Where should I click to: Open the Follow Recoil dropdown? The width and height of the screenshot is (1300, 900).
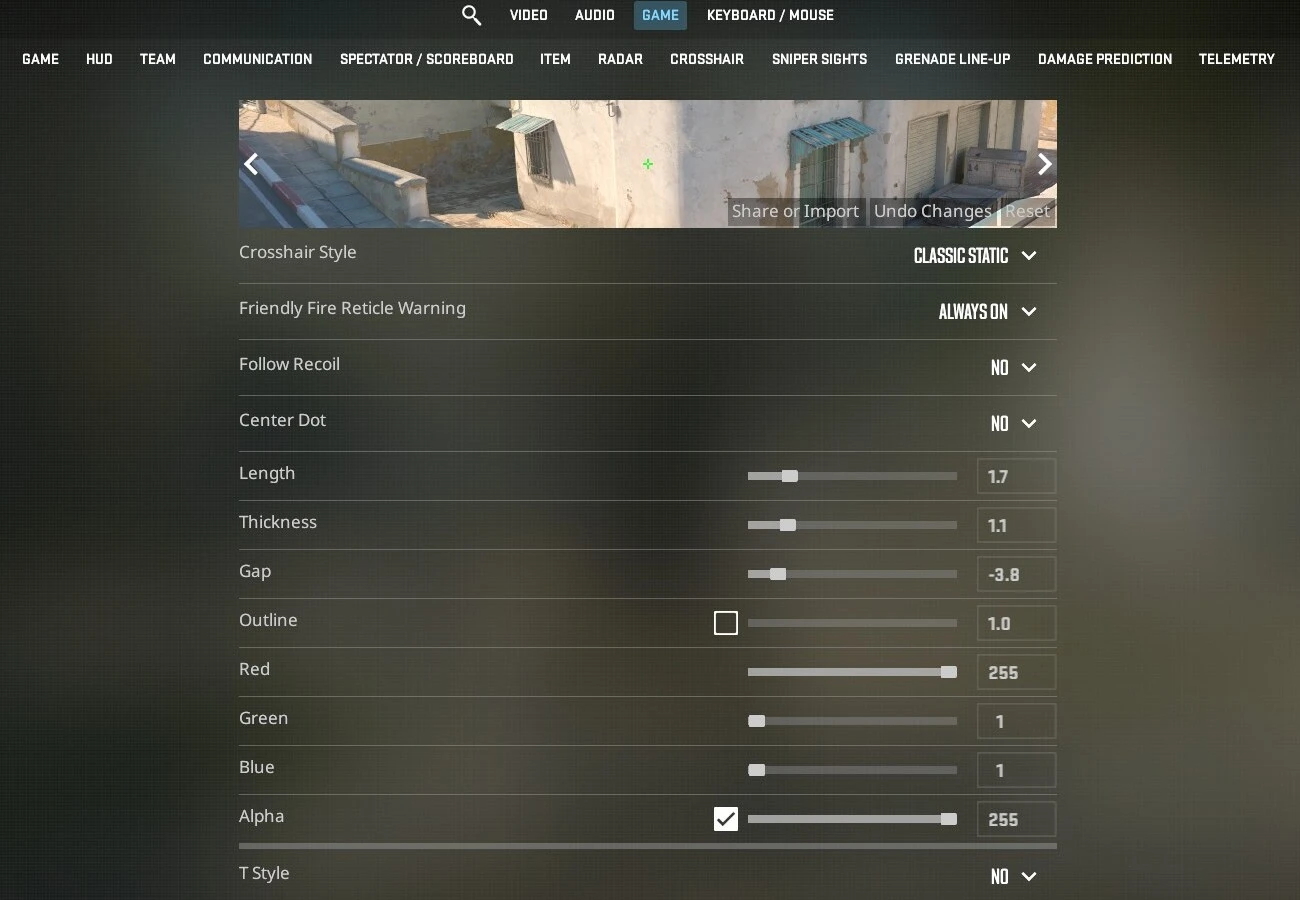point(1013,368)
